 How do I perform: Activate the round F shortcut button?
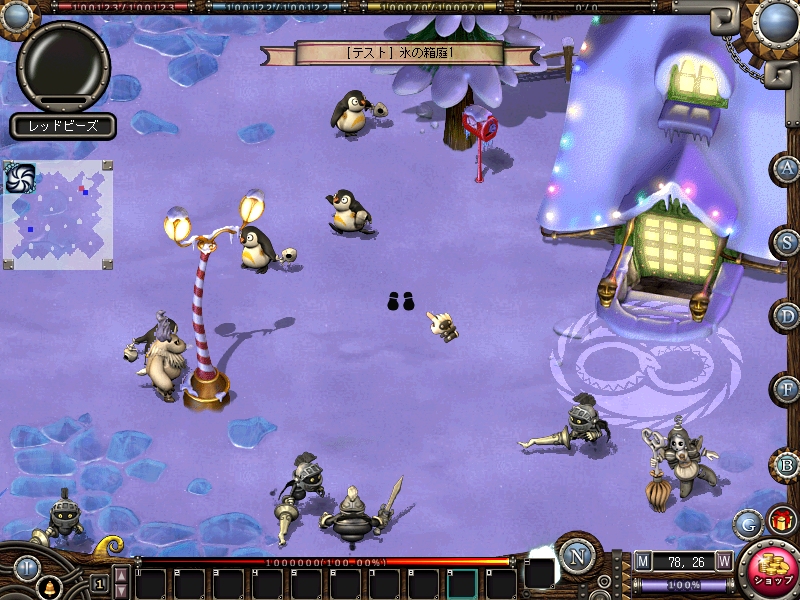pos(788,389)
